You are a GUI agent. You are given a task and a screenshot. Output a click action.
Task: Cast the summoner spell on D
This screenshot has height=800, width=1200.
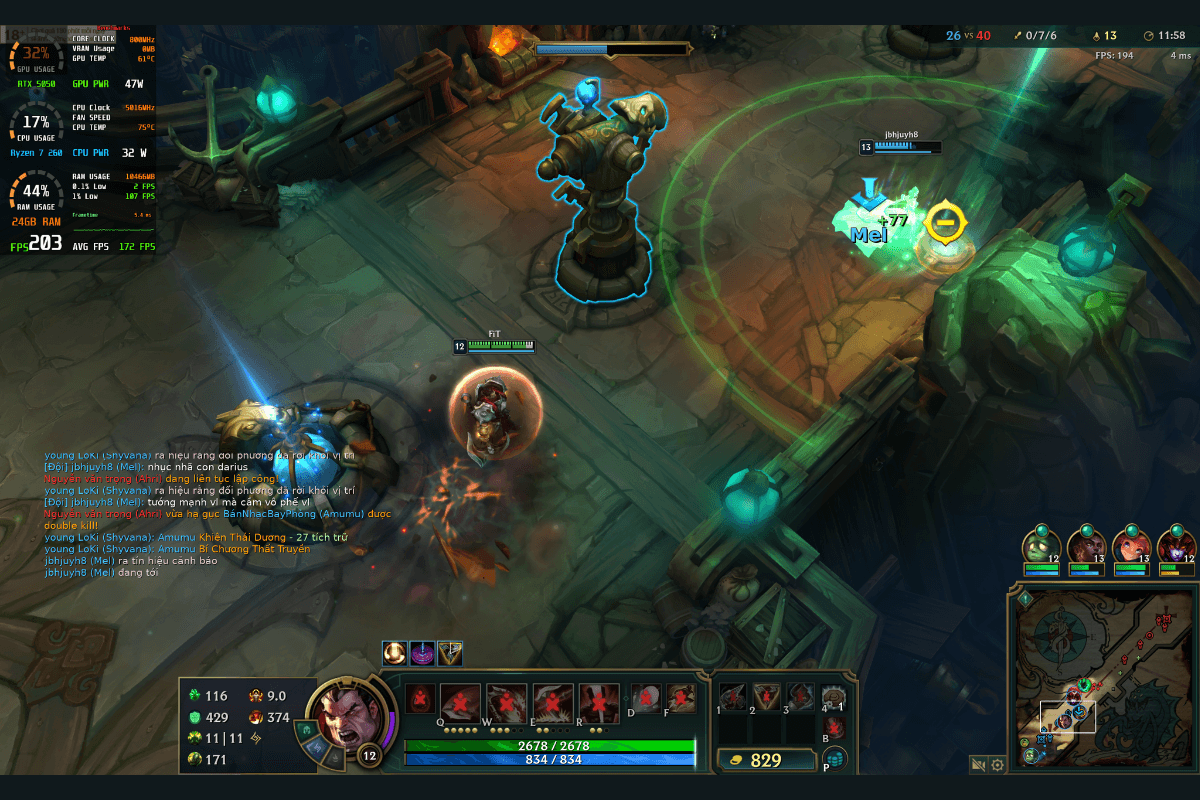[x=645, y=698]
